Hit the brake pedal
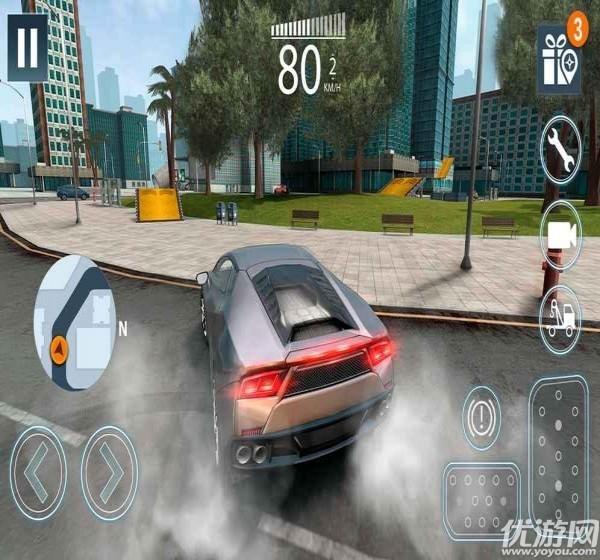Image resolution: width=600 pixels, height=560 pixels. [x=481, y=501]
